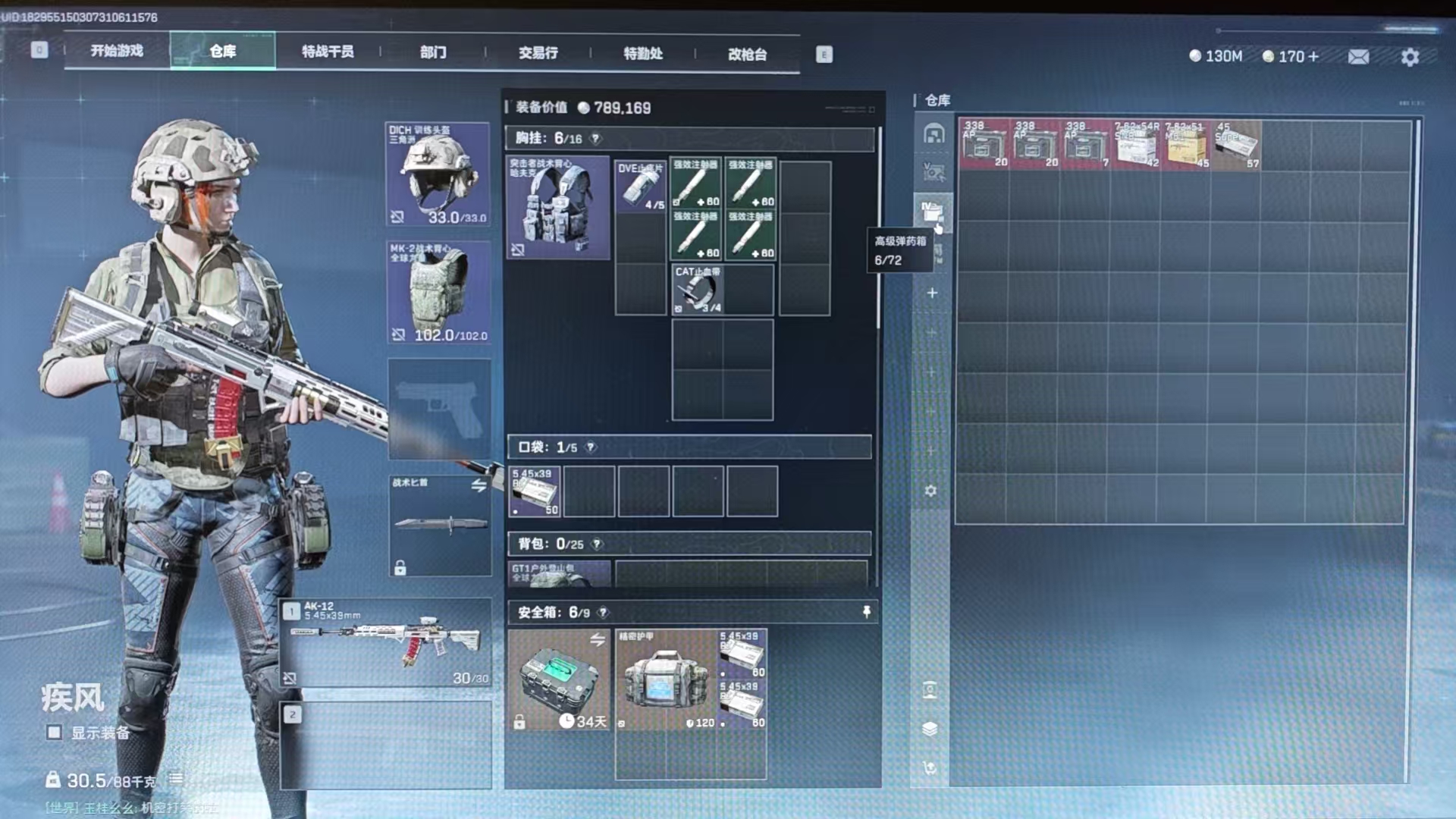The width and height of the screenshot is (1456, 819).
Task: Open the 部门 department tab
Action: pos(433,52)
